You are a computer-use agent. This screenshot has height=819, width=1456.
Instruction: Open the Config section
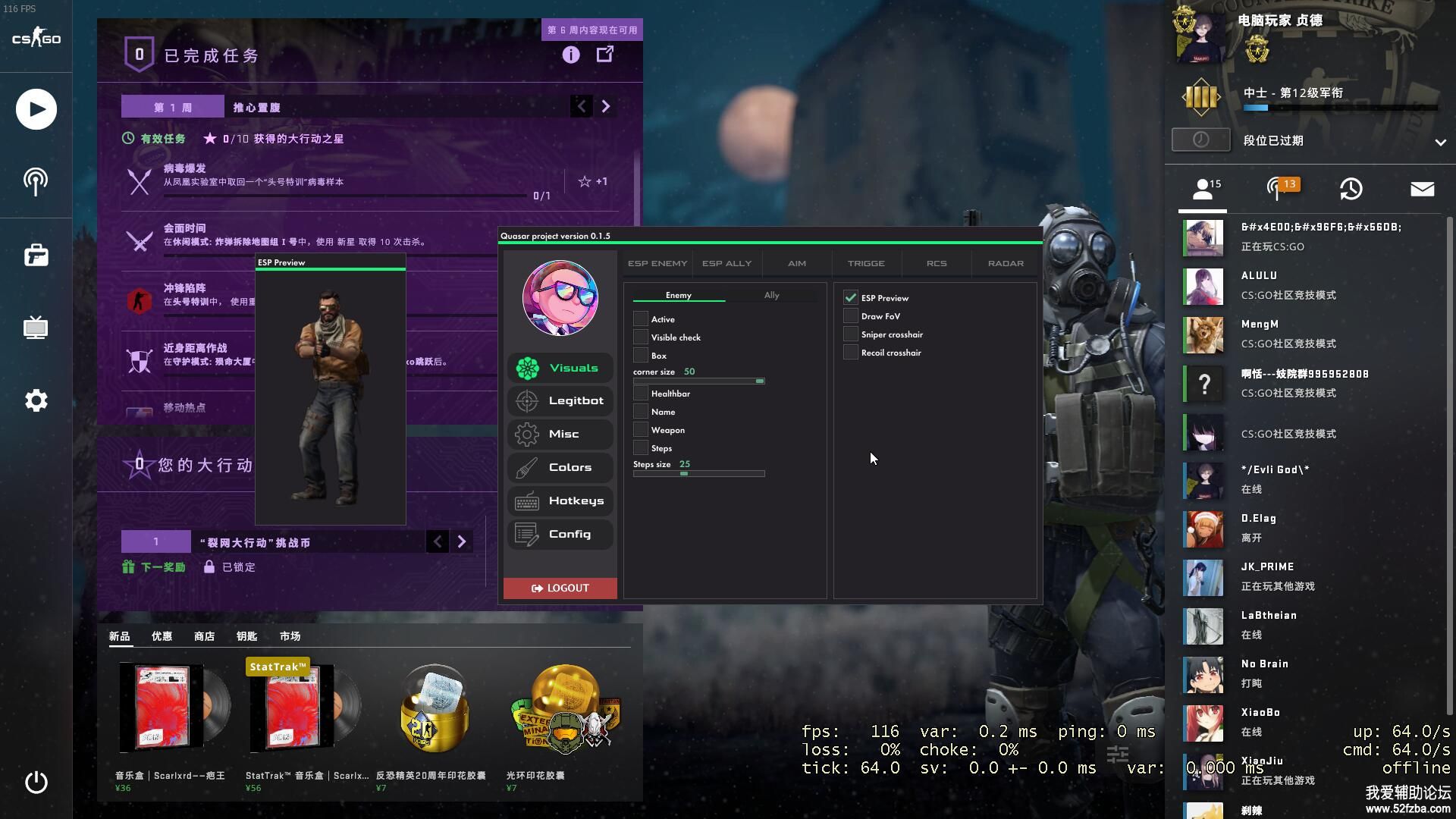point(560,535)
